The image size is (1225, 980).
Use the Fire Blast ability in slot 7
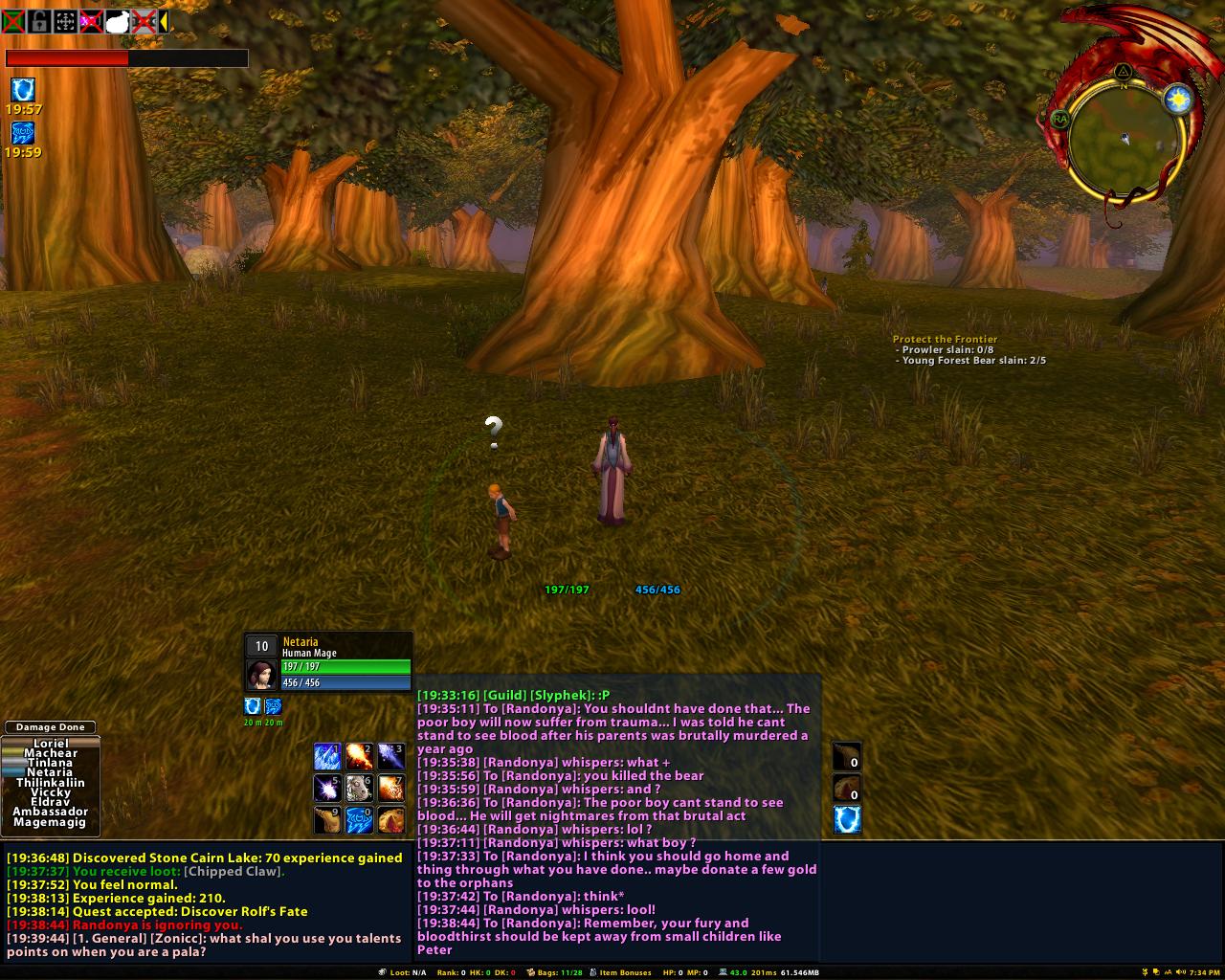(390, 788)
